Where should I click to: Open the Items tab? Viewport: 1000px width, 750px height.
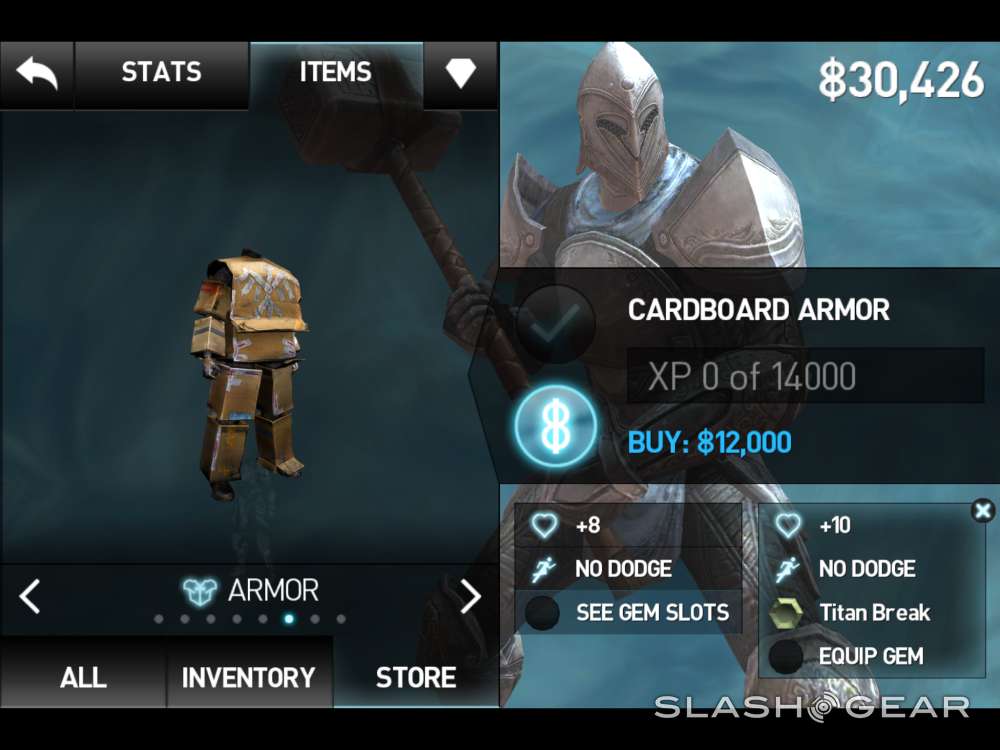pyautogui.click(x=335, y=73)
